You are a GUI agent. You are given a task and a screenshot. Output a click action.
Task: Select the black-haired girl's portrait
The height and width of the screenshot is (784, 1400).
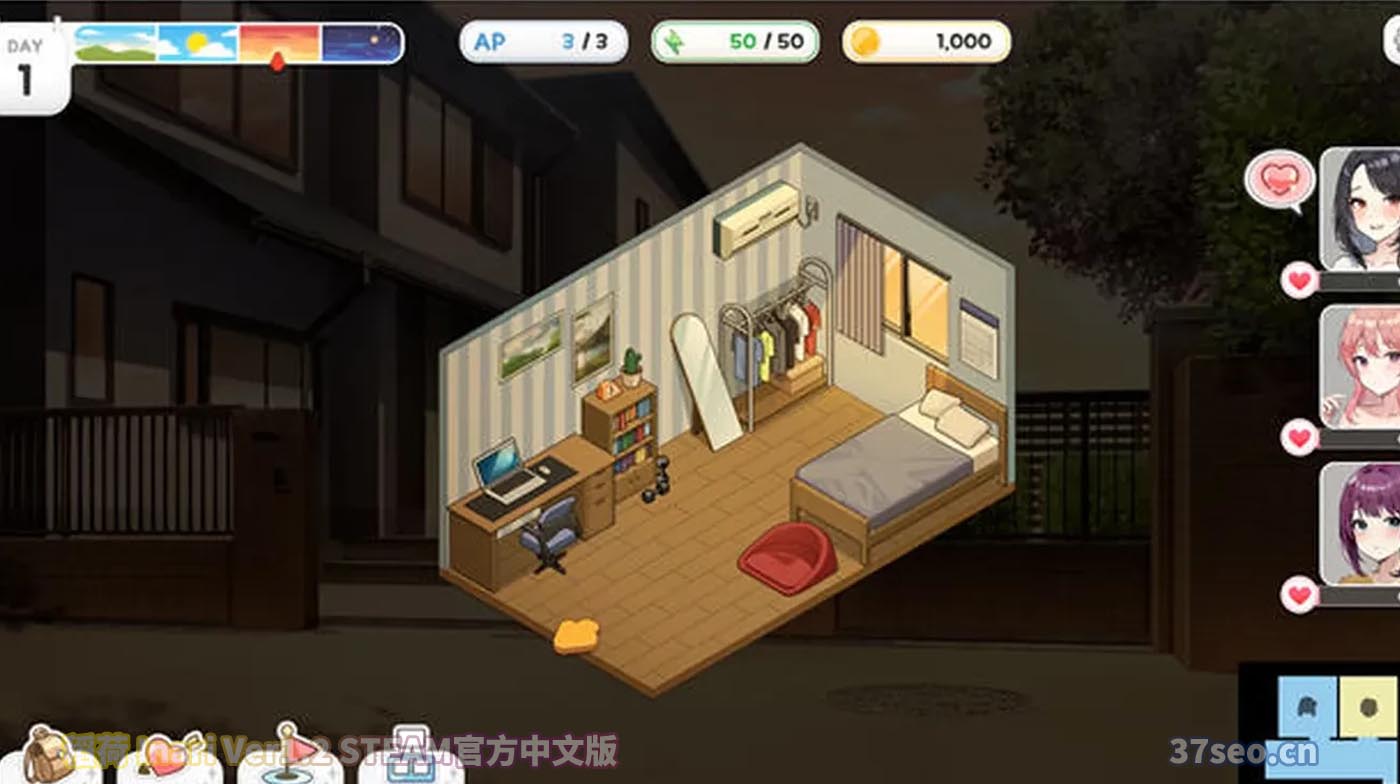click(1360, 215)
